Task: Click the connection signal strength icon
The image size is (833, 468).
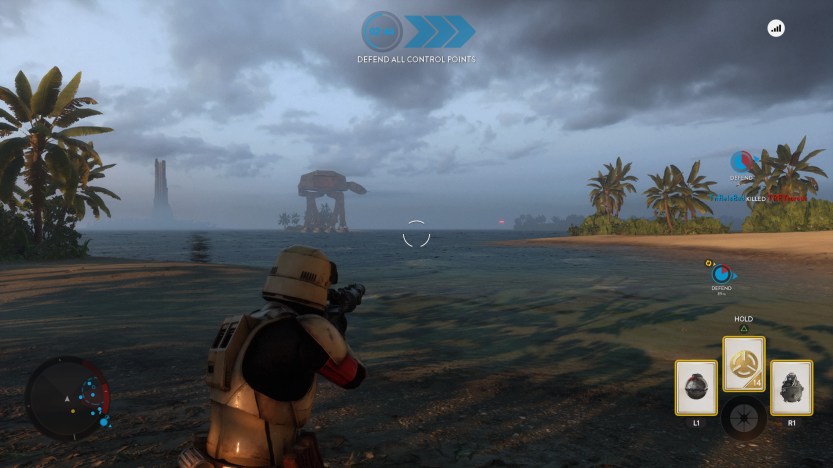Action: click(776, 29)
